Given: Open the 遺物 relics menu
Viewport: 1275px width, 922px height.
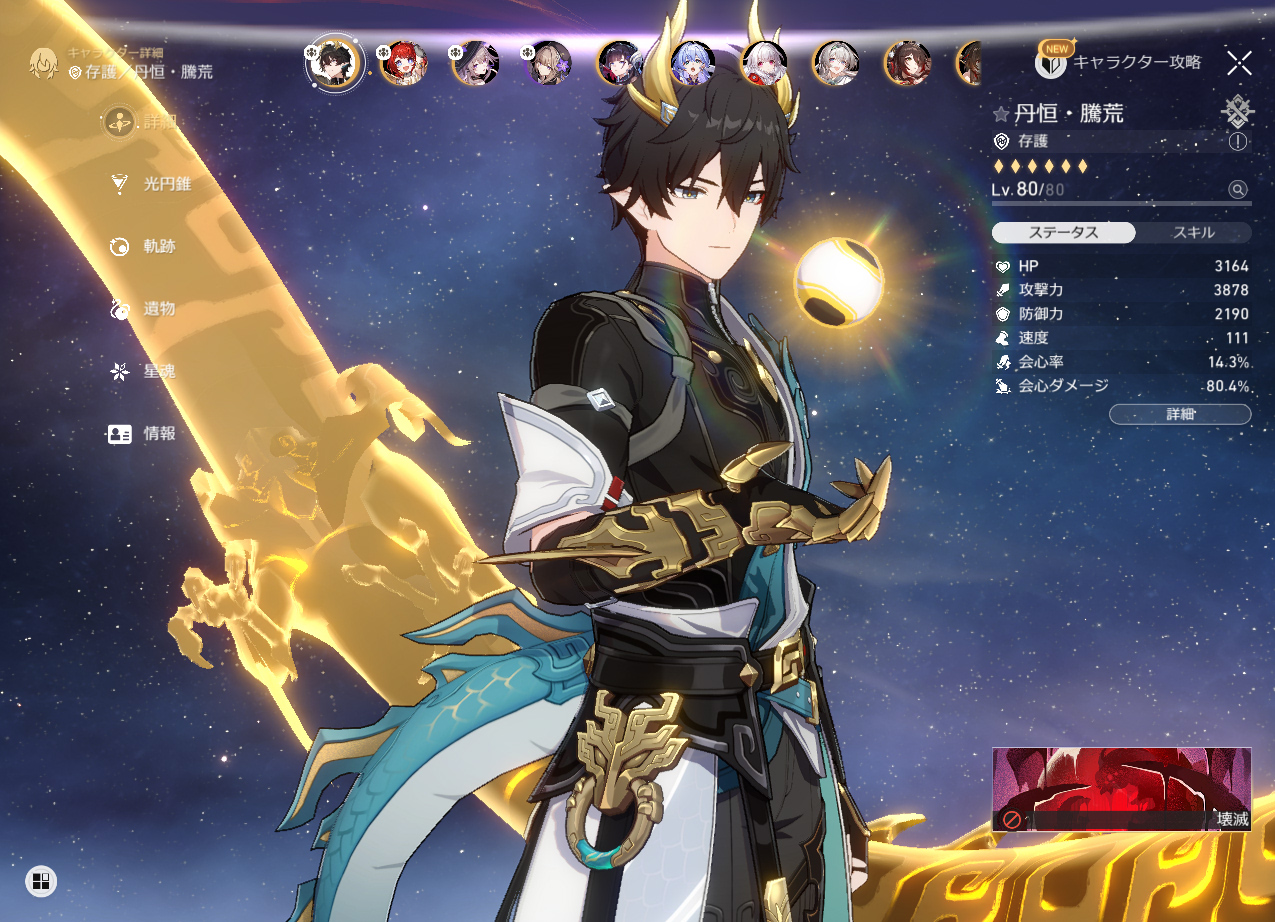Looking at the screenshot, I should pyautogui.click(x=146, y=309).
